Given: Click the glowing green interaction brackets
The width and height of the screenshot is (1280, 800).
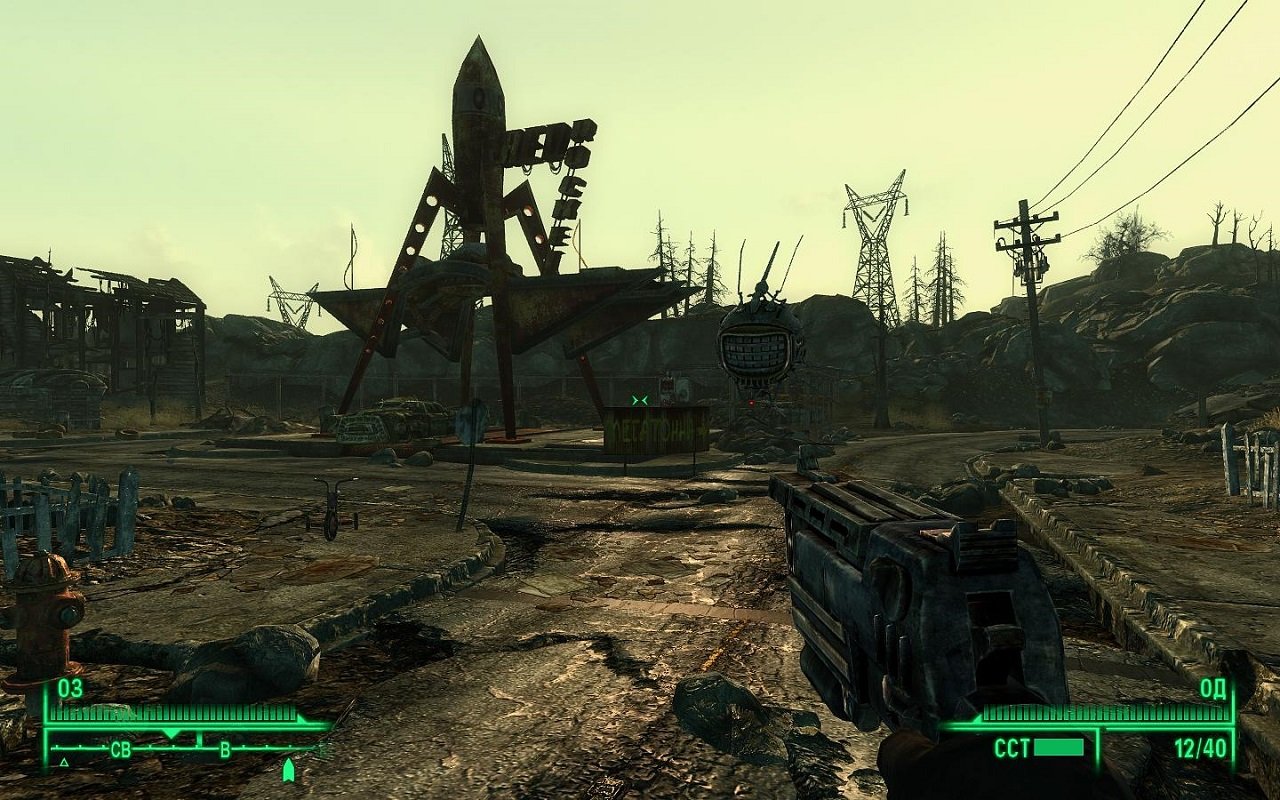Looking at the screenshot, I should (639, 399).
